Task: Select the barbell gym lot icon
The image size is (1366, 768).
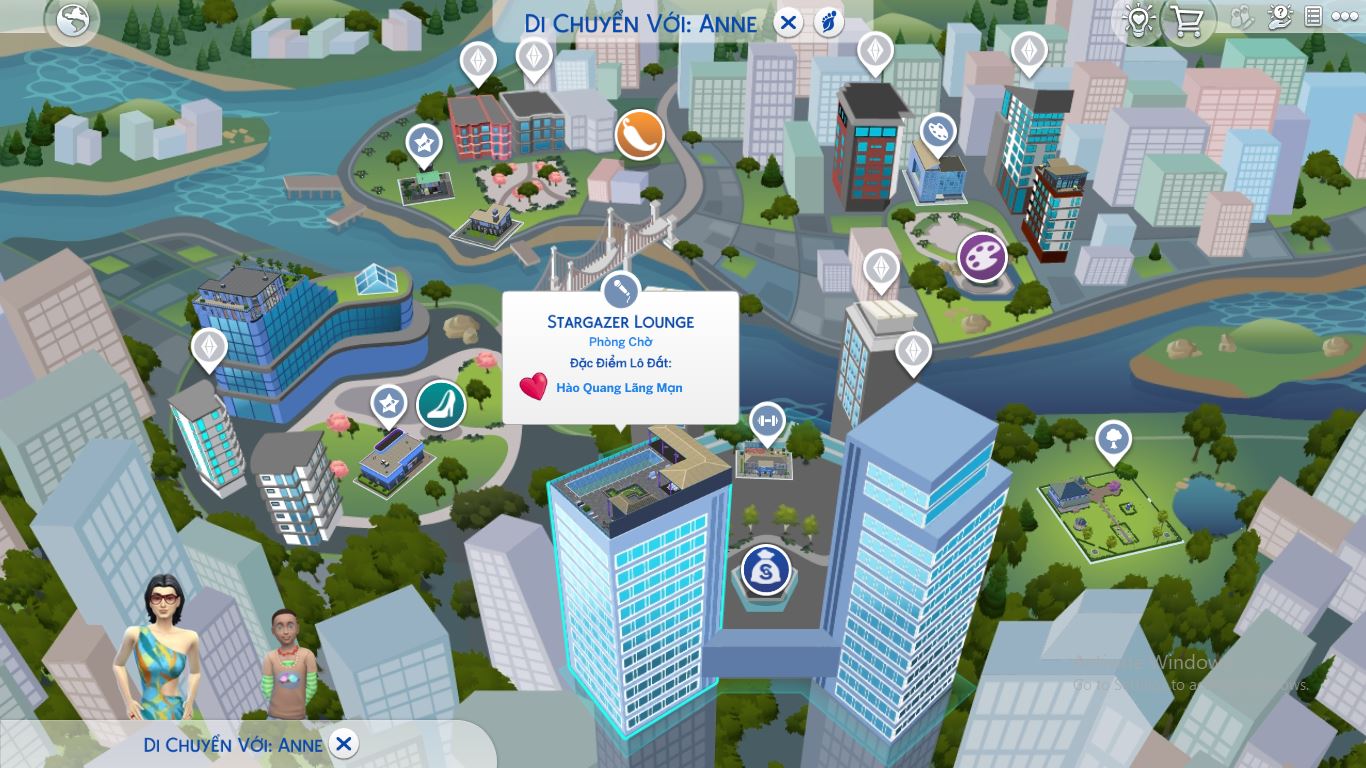Action: coord(766,421)
